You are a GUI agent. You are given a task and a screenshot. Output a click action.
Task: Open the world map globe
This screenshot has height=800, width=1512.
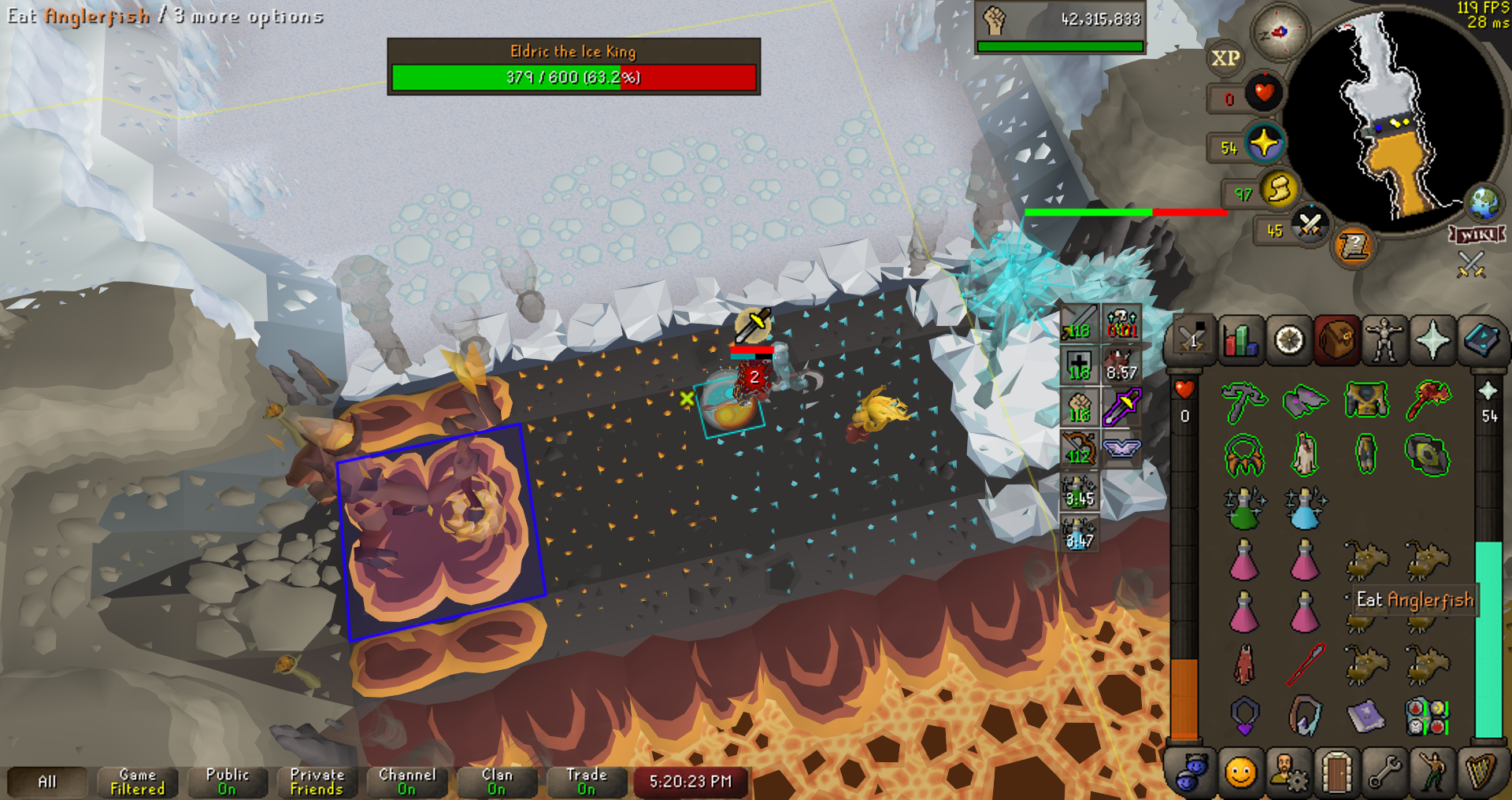[x=1484, y=203]
